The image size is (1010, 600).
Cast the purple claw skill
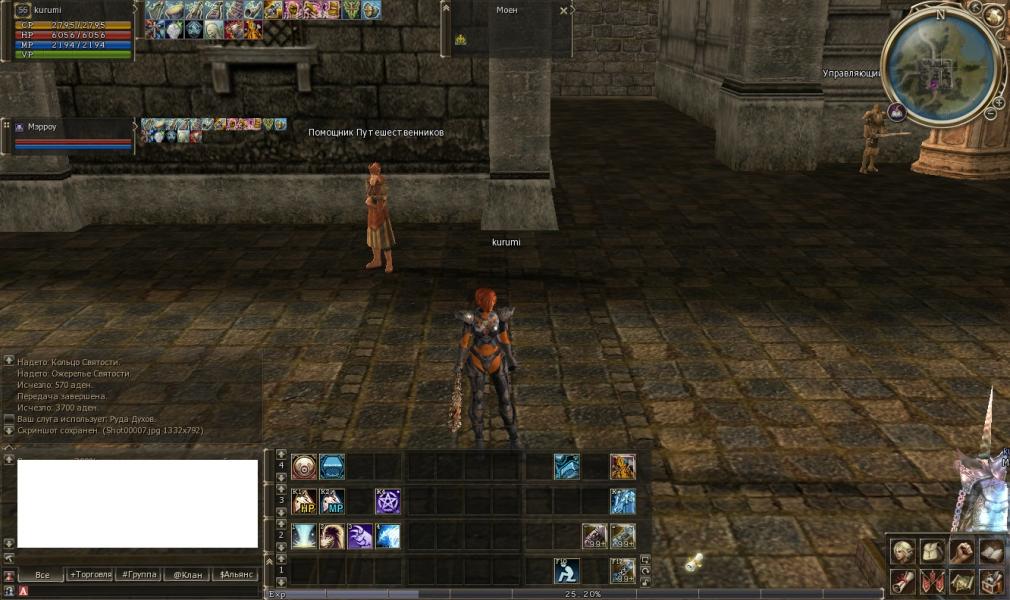pyautogui.click(x=360, y=536)
